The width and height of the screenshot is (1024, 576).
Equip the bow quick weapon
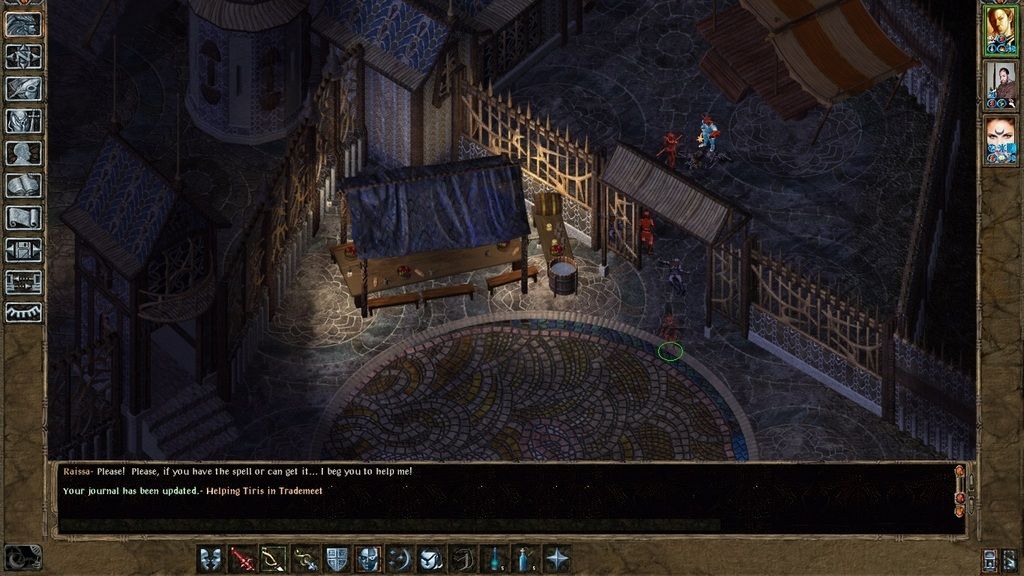273,559
